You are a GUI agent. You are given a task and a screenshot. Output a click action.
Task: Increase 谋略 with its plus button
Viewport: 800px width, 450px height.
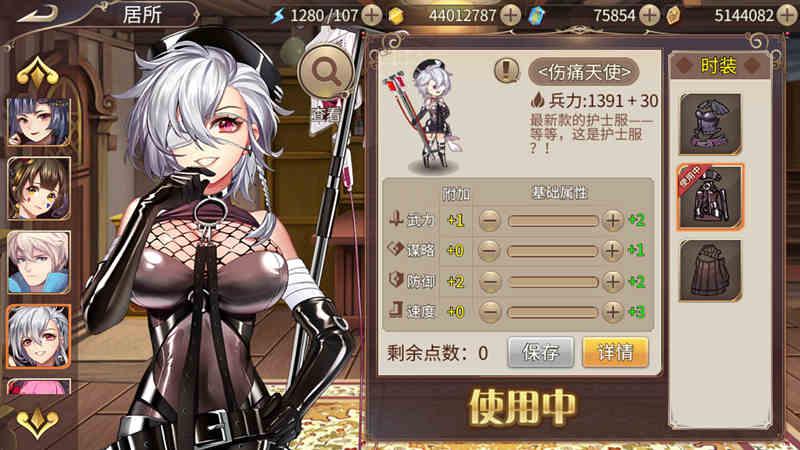tap(613, 250)
